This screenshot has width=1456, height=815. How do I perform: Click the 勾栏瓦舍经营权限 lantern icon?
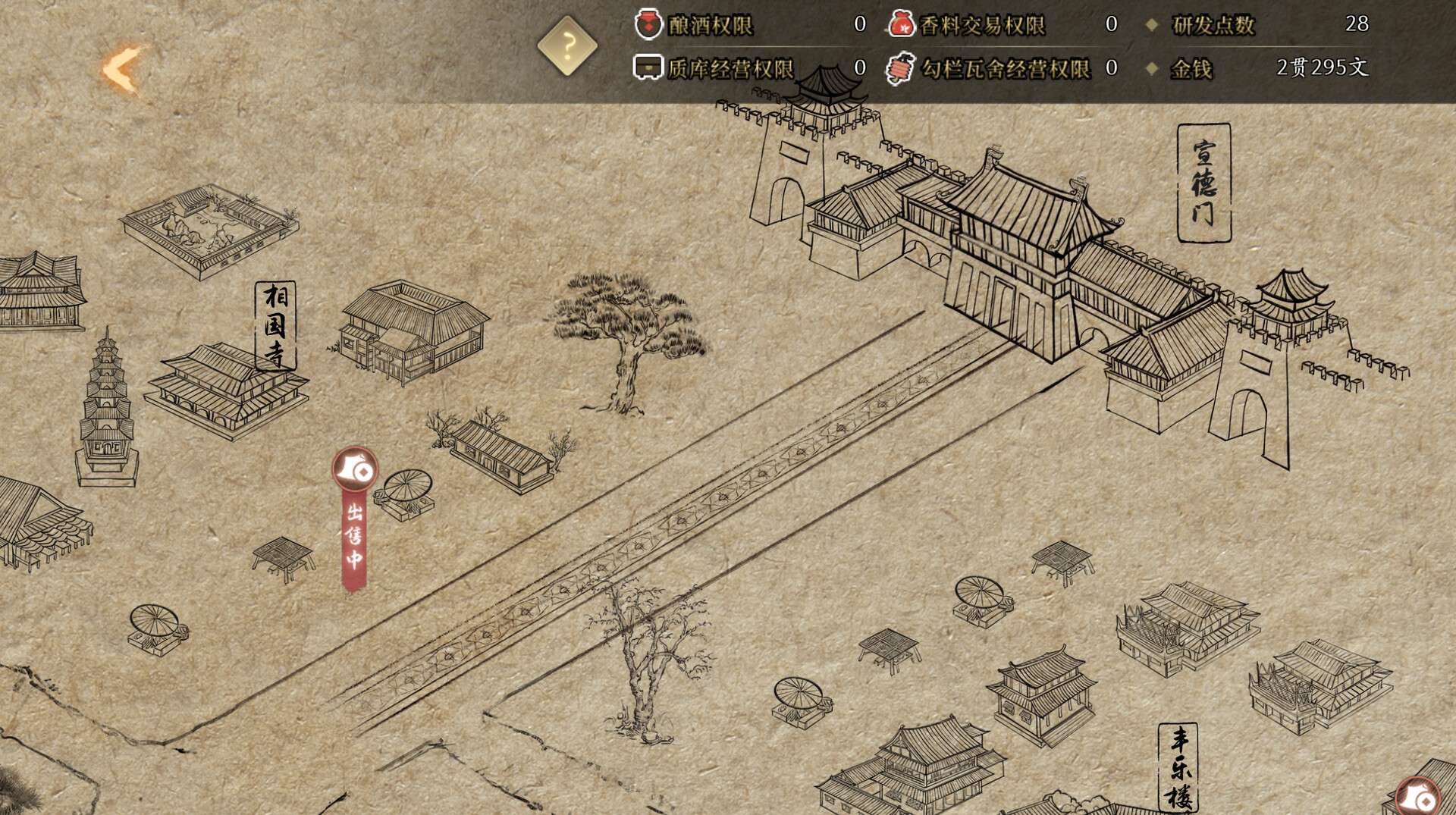click(900, 68)
